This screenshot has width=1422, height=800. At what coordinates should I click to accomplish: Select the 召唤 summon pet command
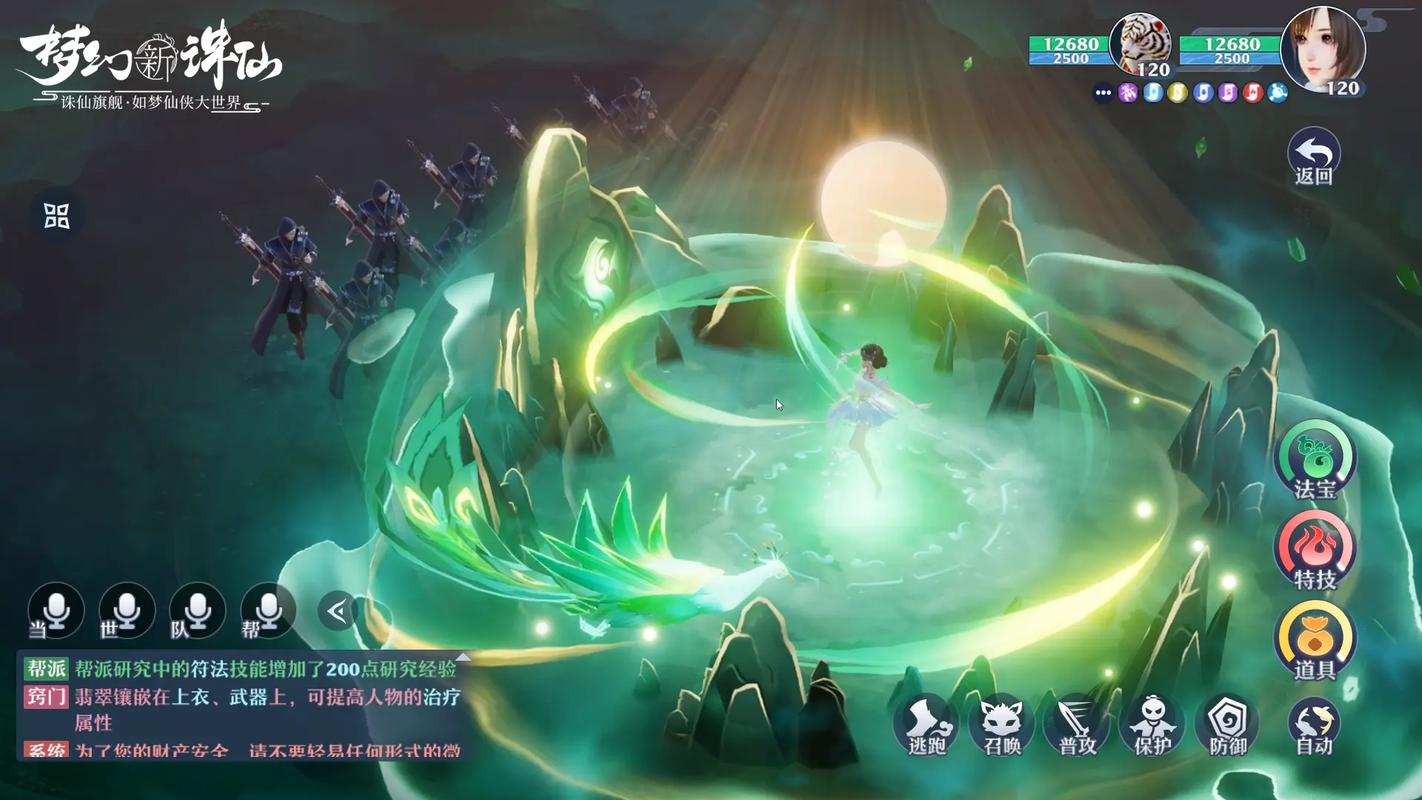pyautogui.click(x=1001, y=723)
